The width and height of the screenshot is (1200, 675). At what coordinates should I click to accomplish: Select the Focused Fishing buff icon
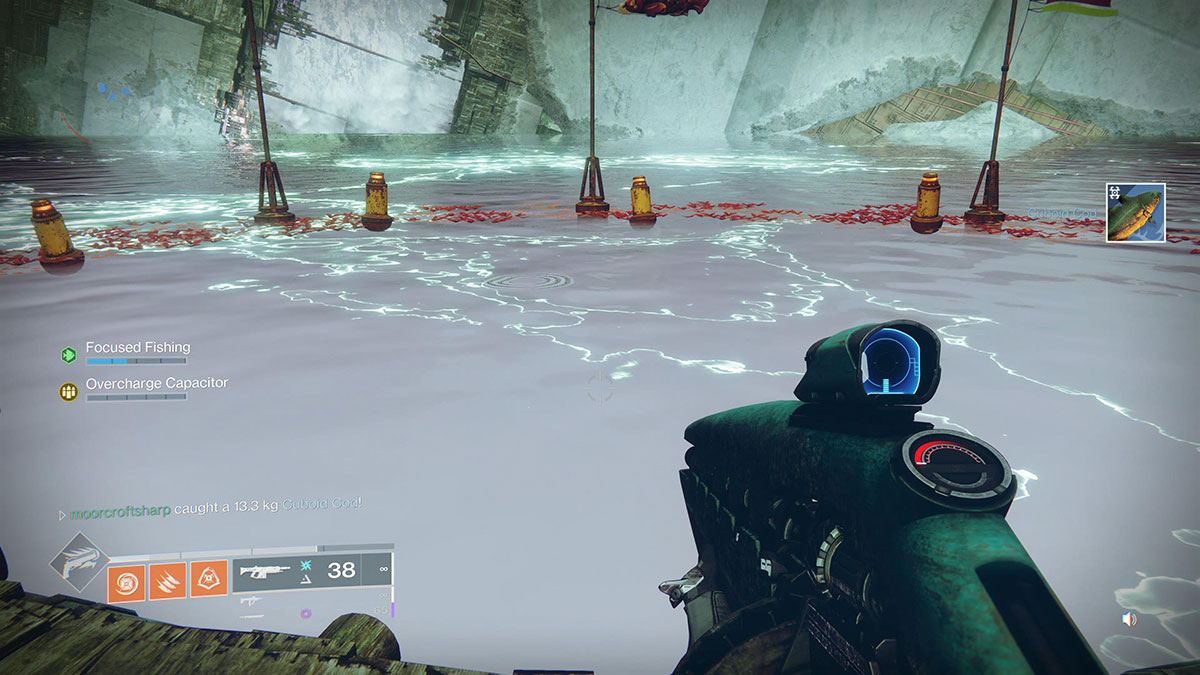(68, 354)
